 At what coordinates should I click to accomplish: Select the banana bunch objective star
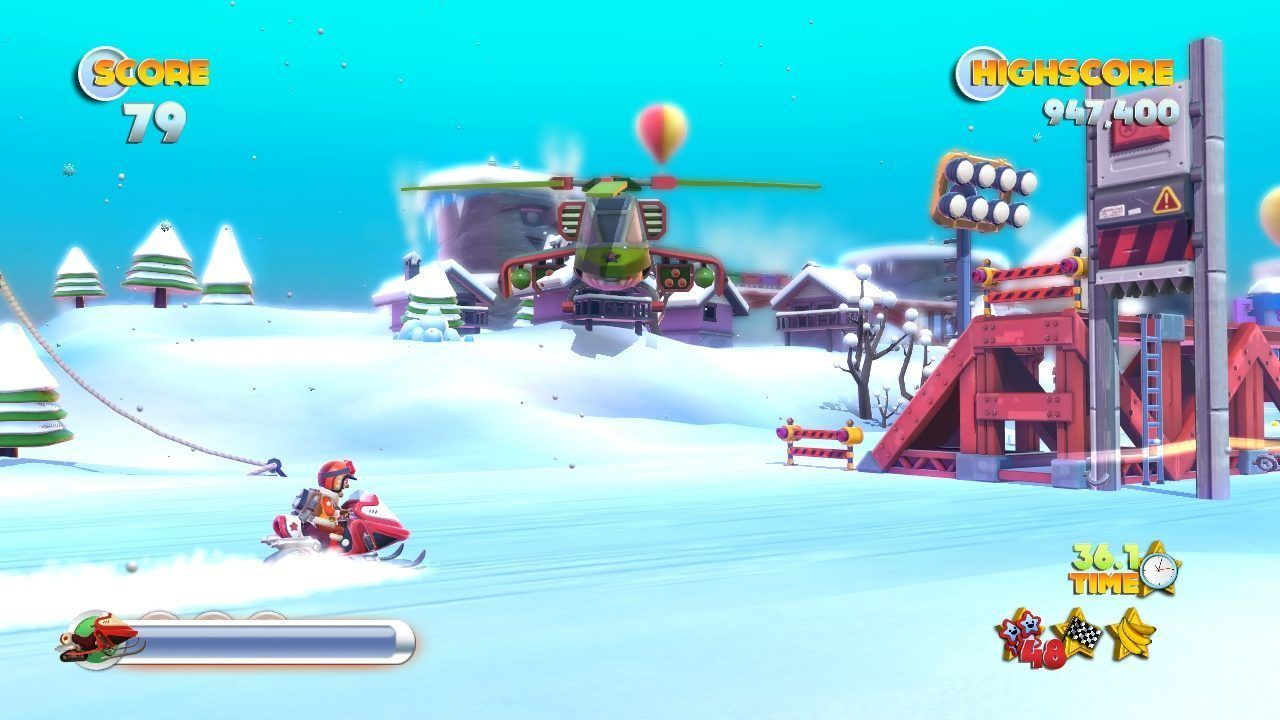(1131, 633)
